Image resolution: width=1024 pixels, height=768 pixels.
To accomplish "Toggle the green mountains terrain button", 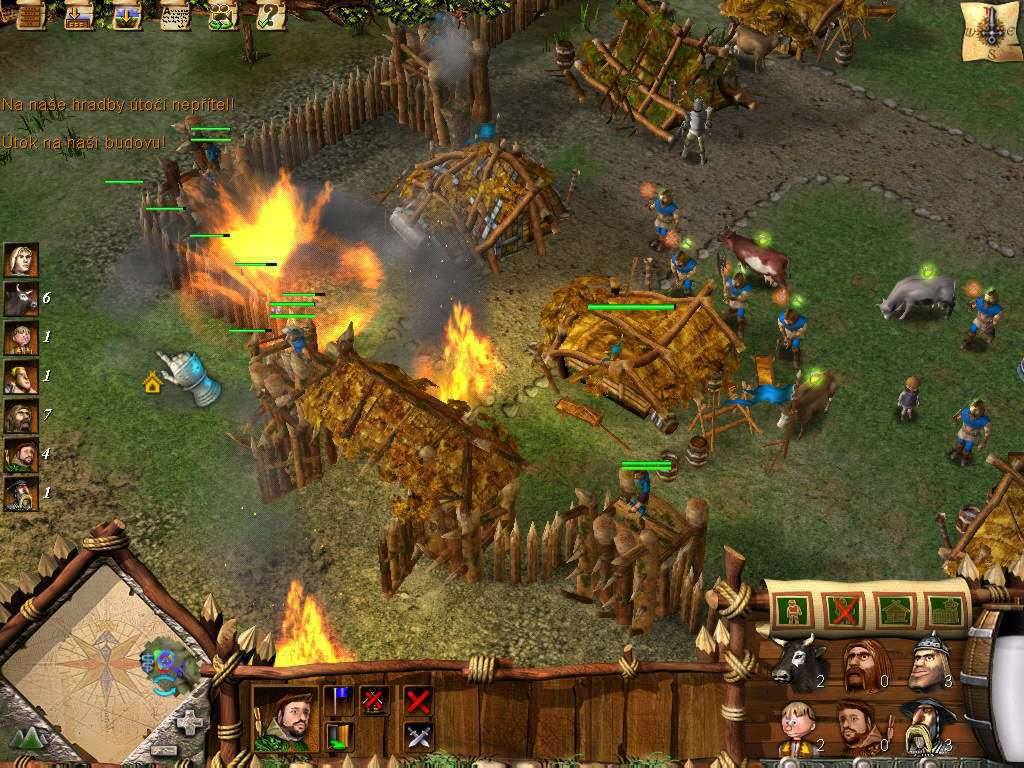I will click(26, 740).
